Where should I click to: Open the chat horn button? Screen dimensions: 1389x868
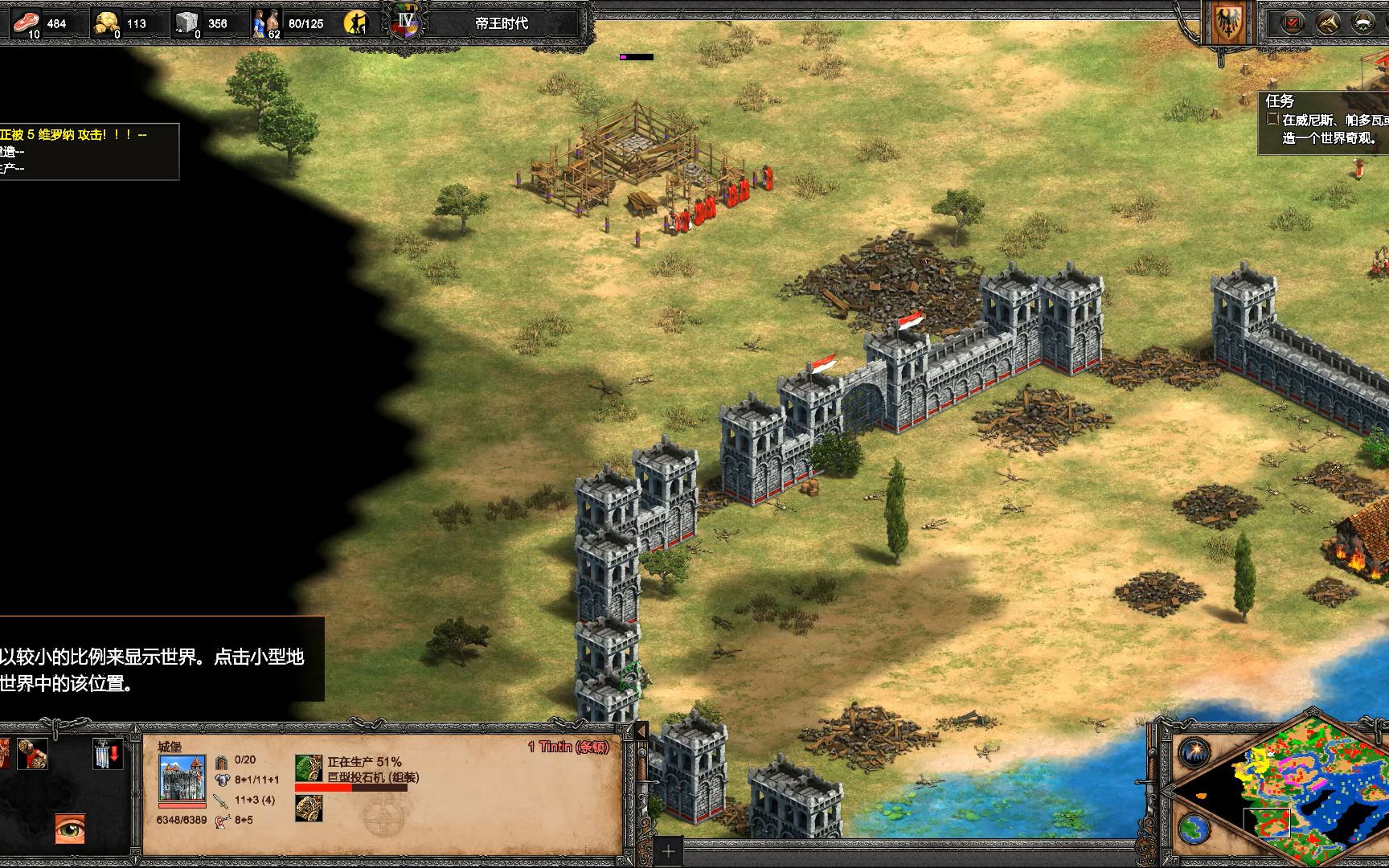coord(1328,23)
